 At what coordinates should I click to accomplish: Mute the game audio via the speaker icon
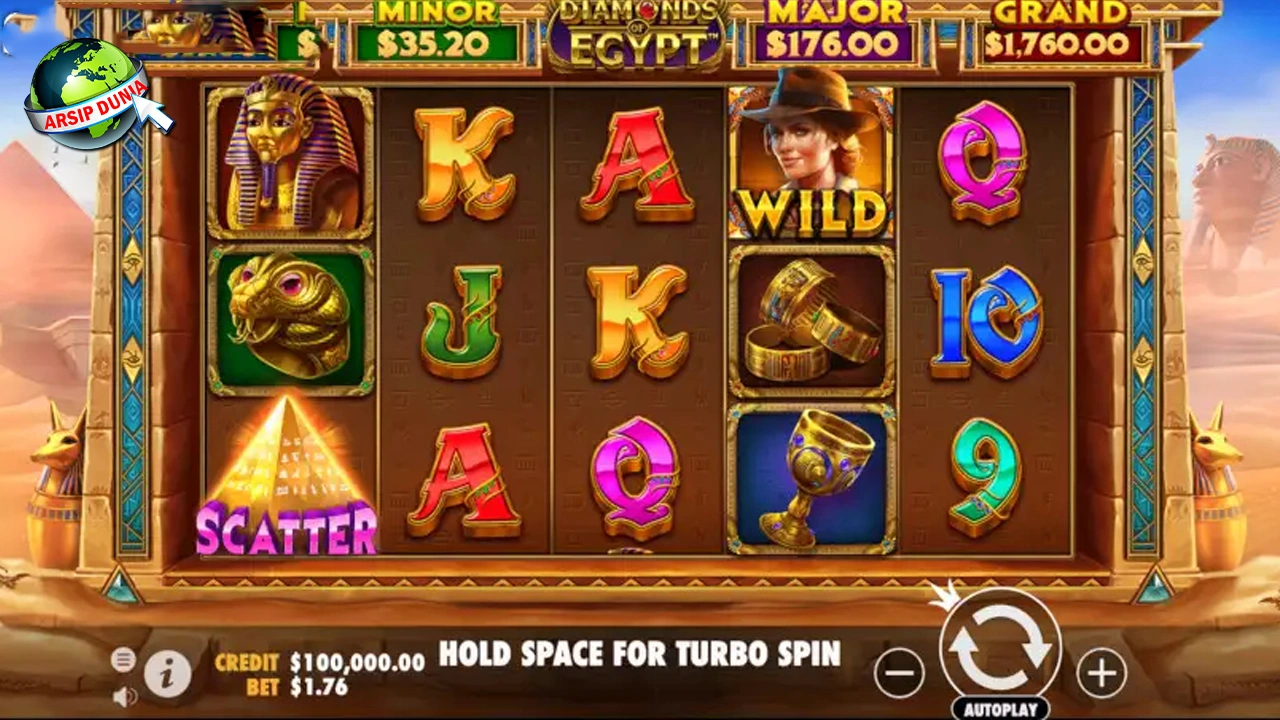[x=125, y=697]
